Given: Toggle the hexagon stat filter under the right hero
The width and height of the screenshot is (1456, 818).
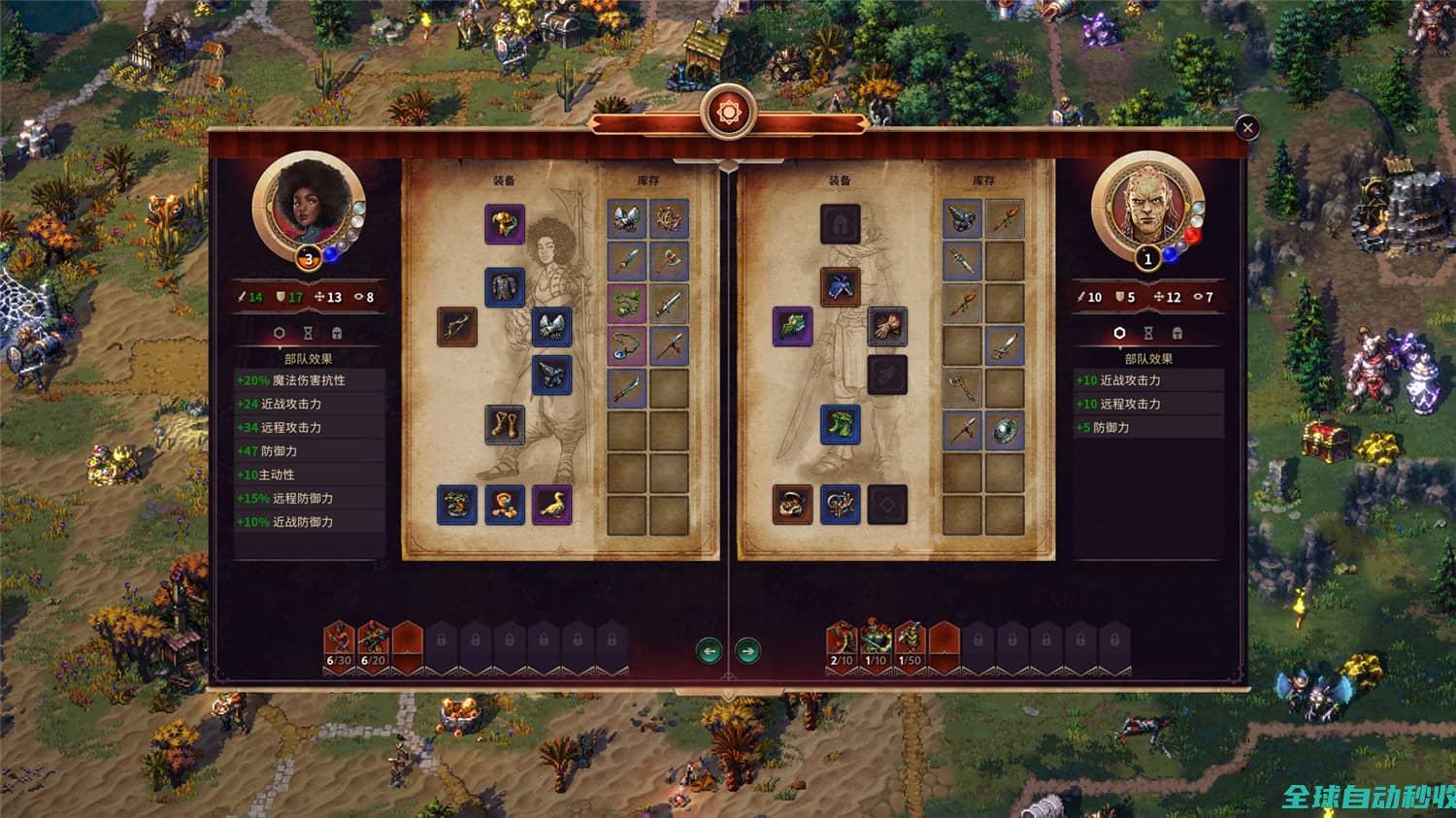Looking at the screenshot, I should (1119, 333).
